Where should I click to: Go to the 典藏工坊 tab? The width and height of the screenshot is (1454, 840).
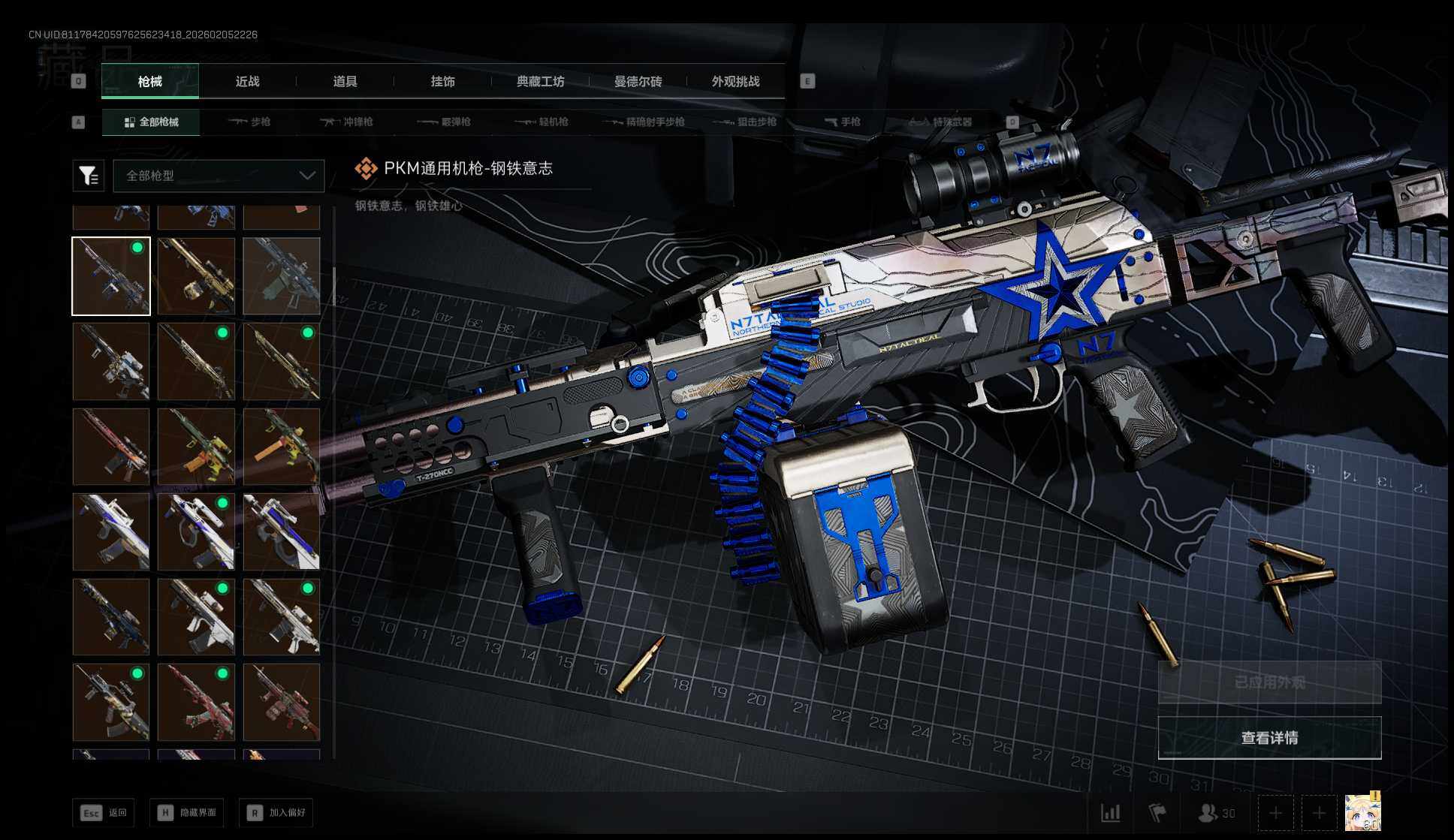point(540,81)
